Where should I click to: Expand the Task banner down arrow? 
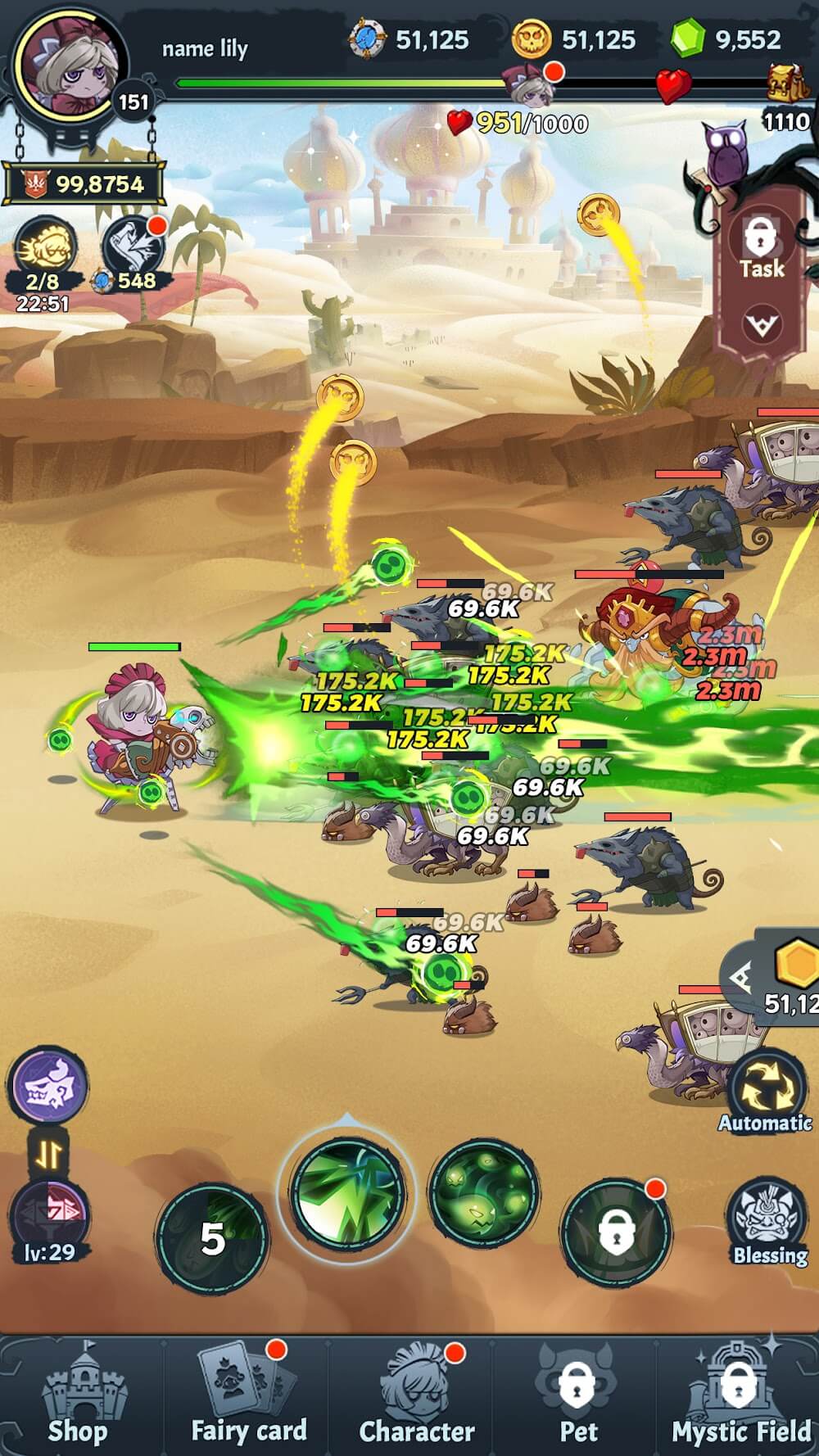(761, 326)
